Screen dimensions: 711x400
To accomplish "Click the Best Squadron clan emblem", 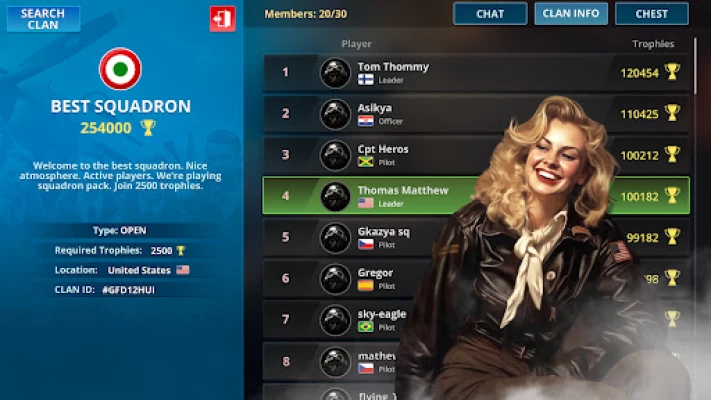I will pyautogui.click(x=120, y=69).
